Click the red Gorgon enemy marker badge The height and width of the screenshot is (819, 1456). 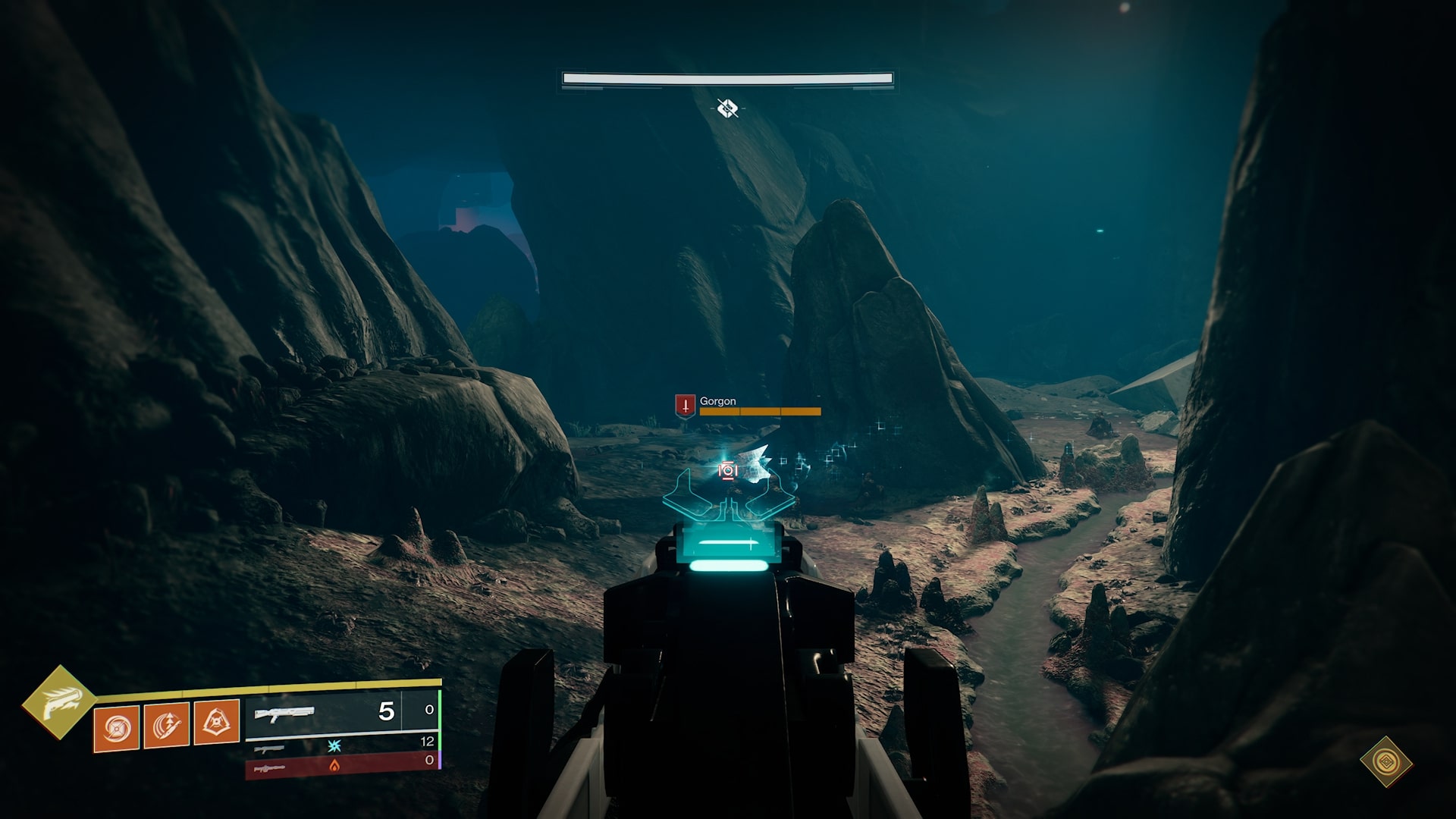[x=685, y=405]
